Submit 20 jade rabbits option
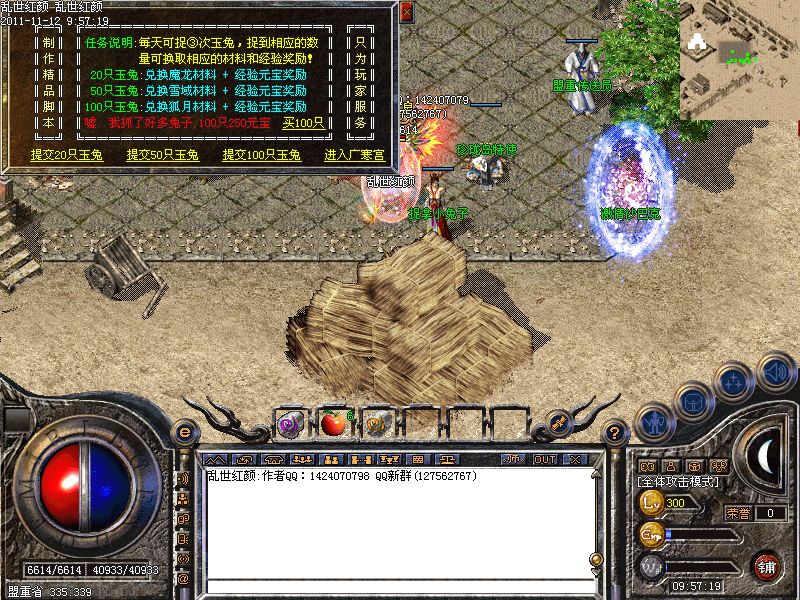The width and height of the screenshot is (800, 600). pyautogui.click(x=61, y=155)
